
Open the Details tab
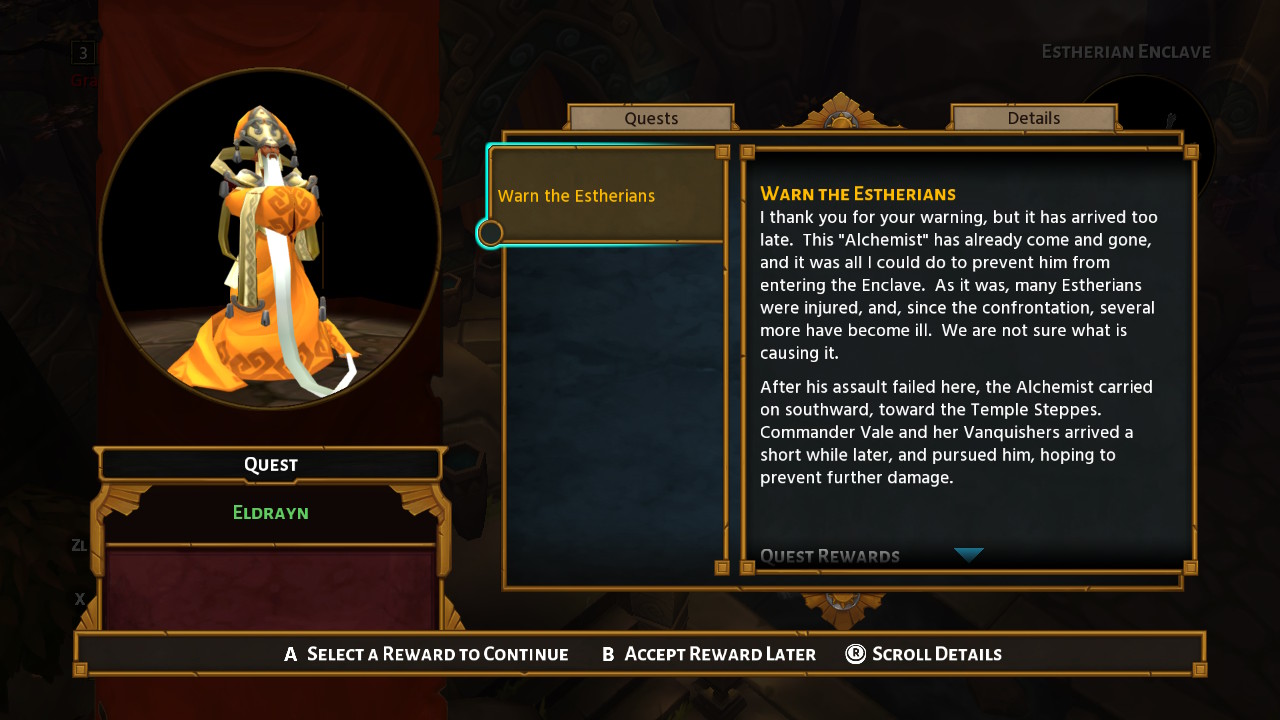[x=1033, y=118]
